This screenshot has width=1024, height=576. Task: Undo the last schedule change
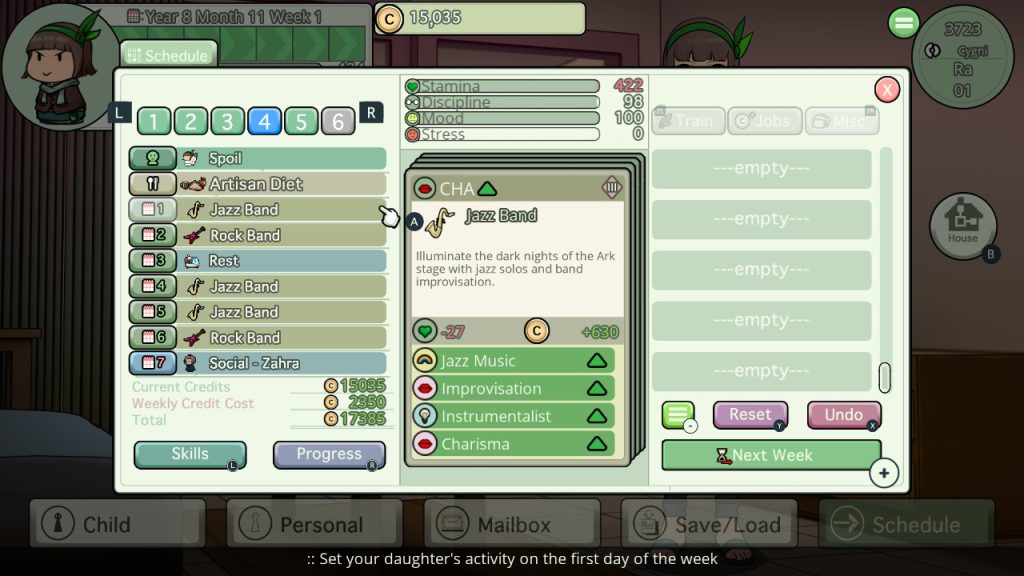tap(843, 415)
